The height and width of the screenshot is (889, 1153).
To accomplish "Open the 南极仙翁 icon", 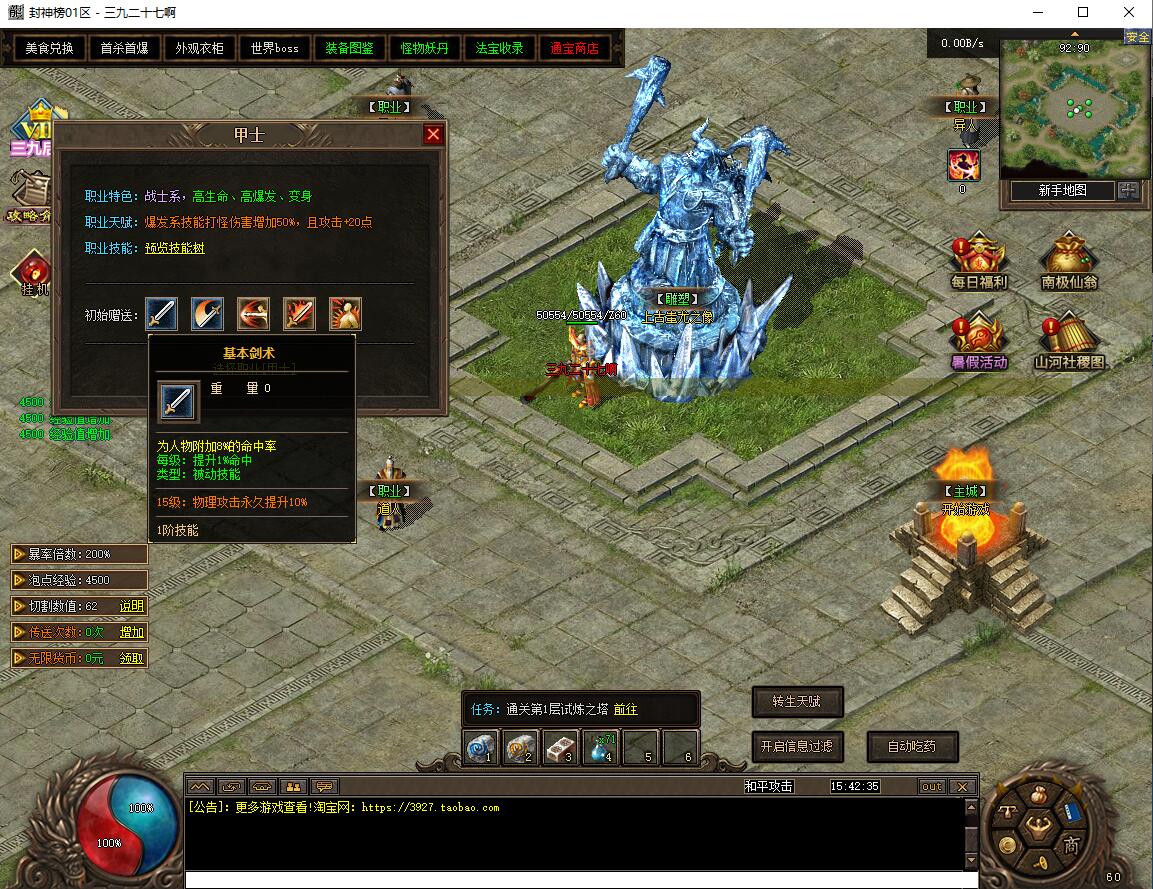I will (1069, 260).
